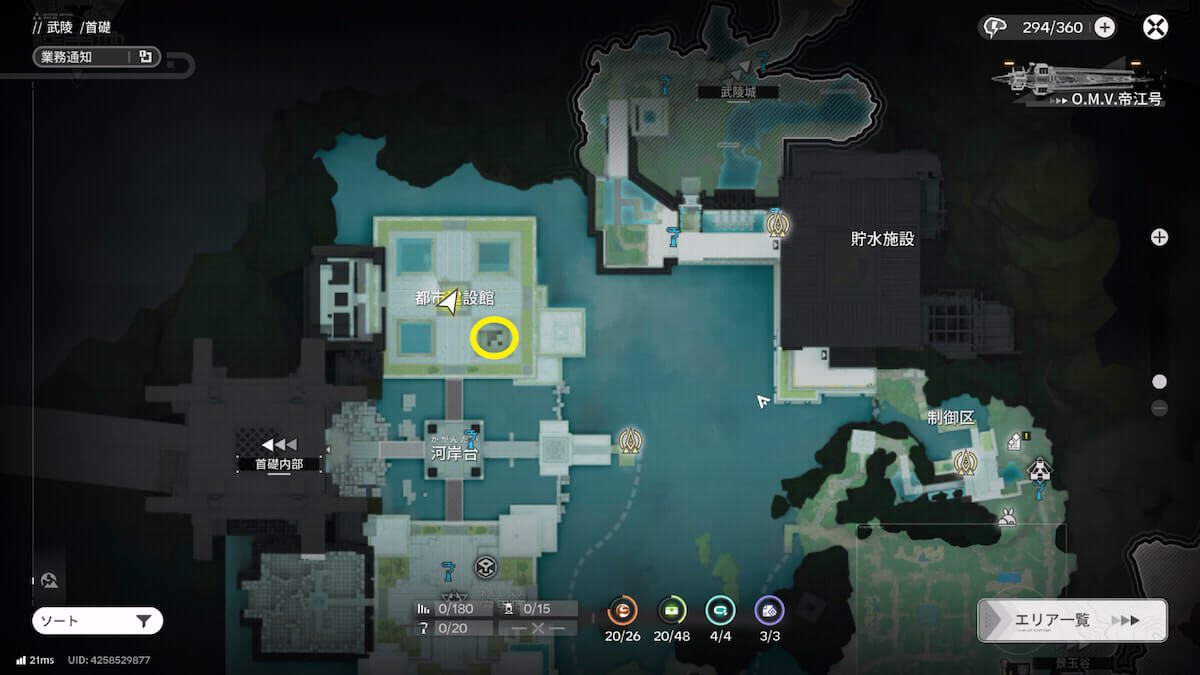Select the teal 4/4 tracker icon
This screenshot has height=675, width=1200.
click(x=720, y=610)
